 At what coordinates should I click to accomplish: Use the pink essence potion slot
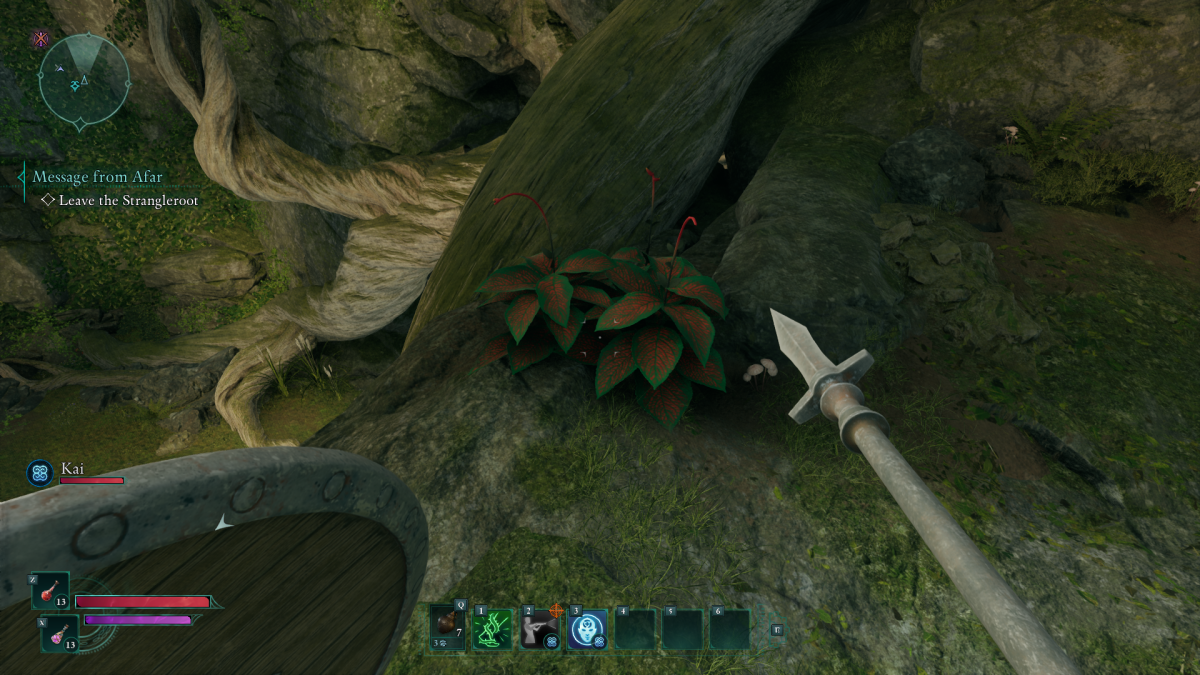click(x=58, y=634)
